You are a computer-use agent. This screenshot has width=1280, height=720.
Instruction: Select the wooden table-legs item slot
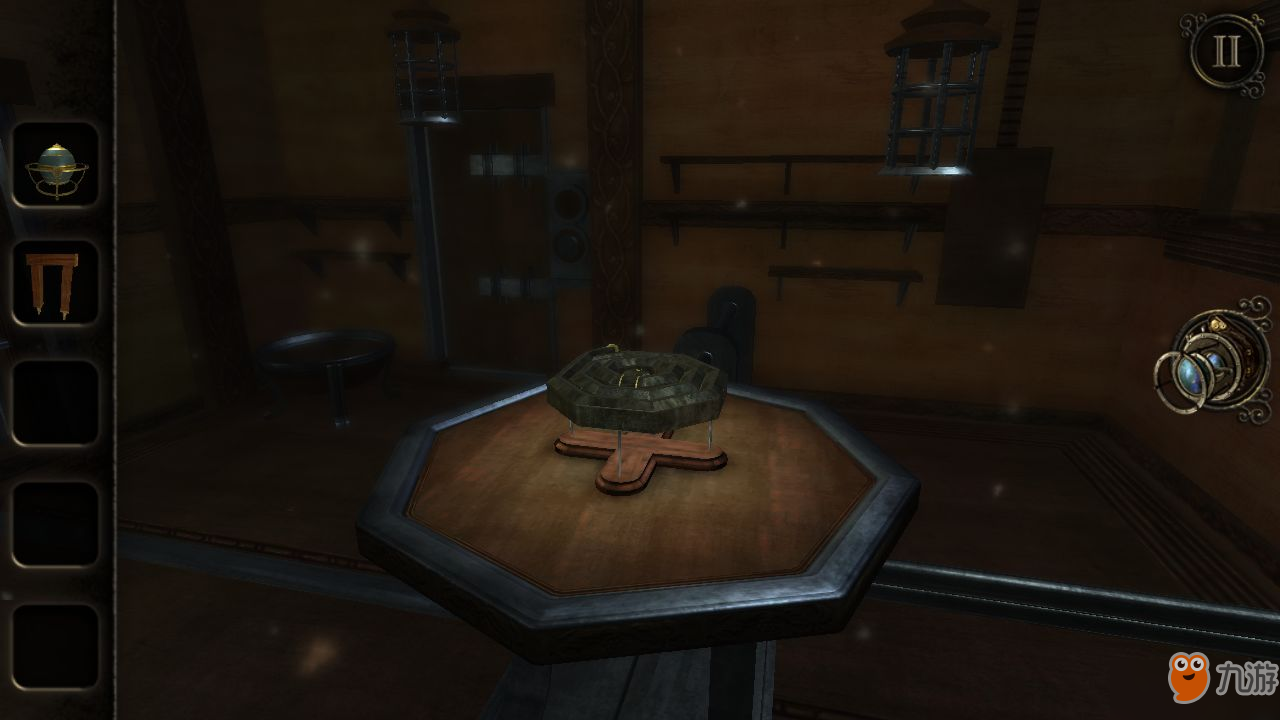(x=56, y=283)
